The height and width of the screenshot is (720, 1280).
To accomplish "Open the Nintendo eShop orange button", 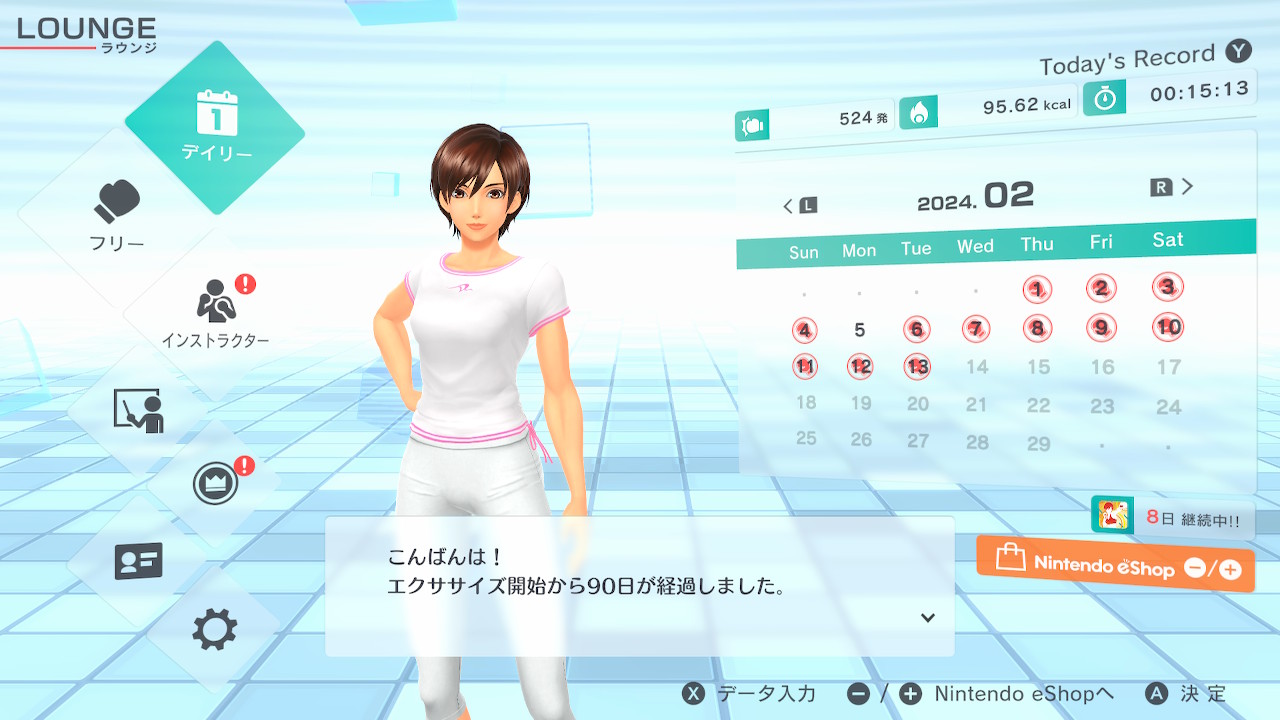I will [x=1115, y=565].
